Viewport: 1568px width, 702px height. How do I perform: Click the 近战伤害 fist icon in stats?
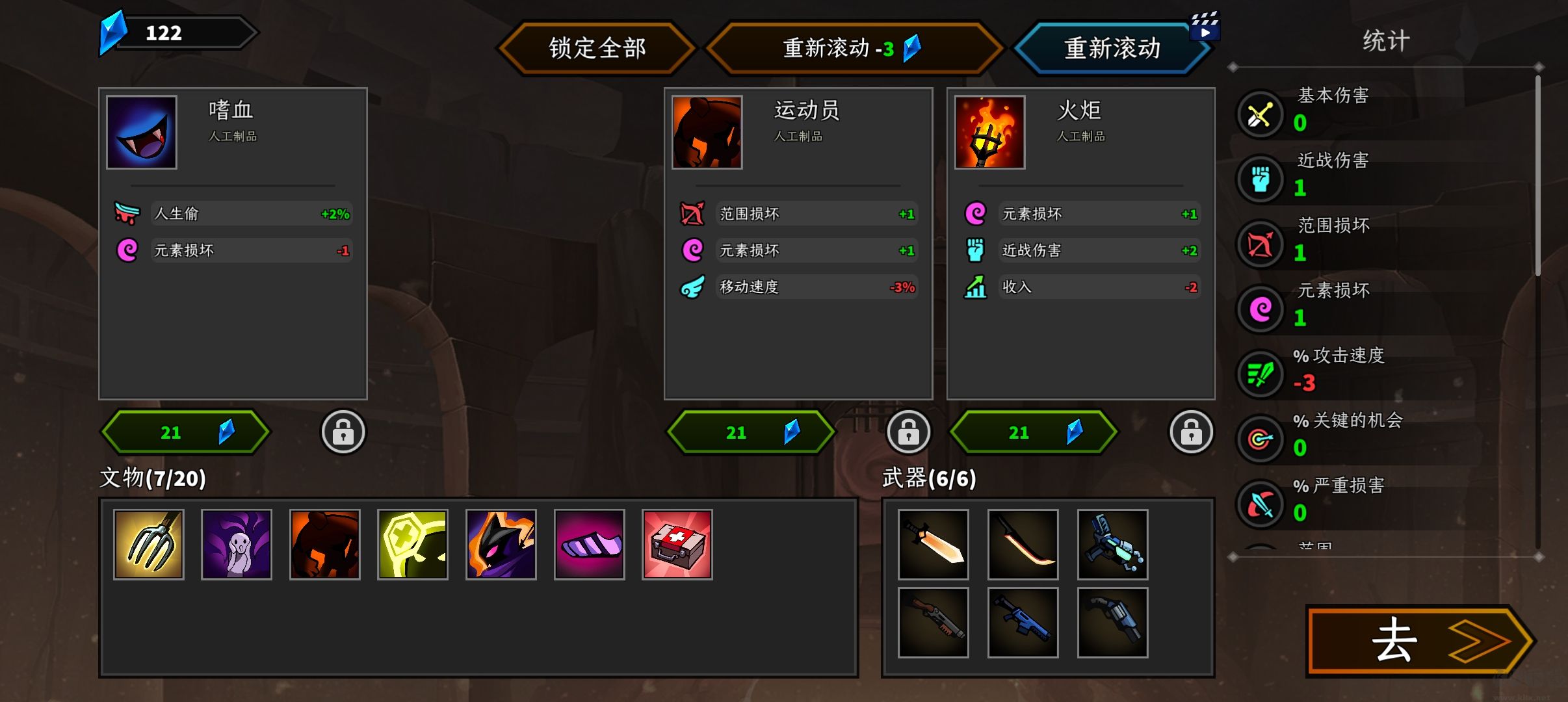click(1261, 179)
